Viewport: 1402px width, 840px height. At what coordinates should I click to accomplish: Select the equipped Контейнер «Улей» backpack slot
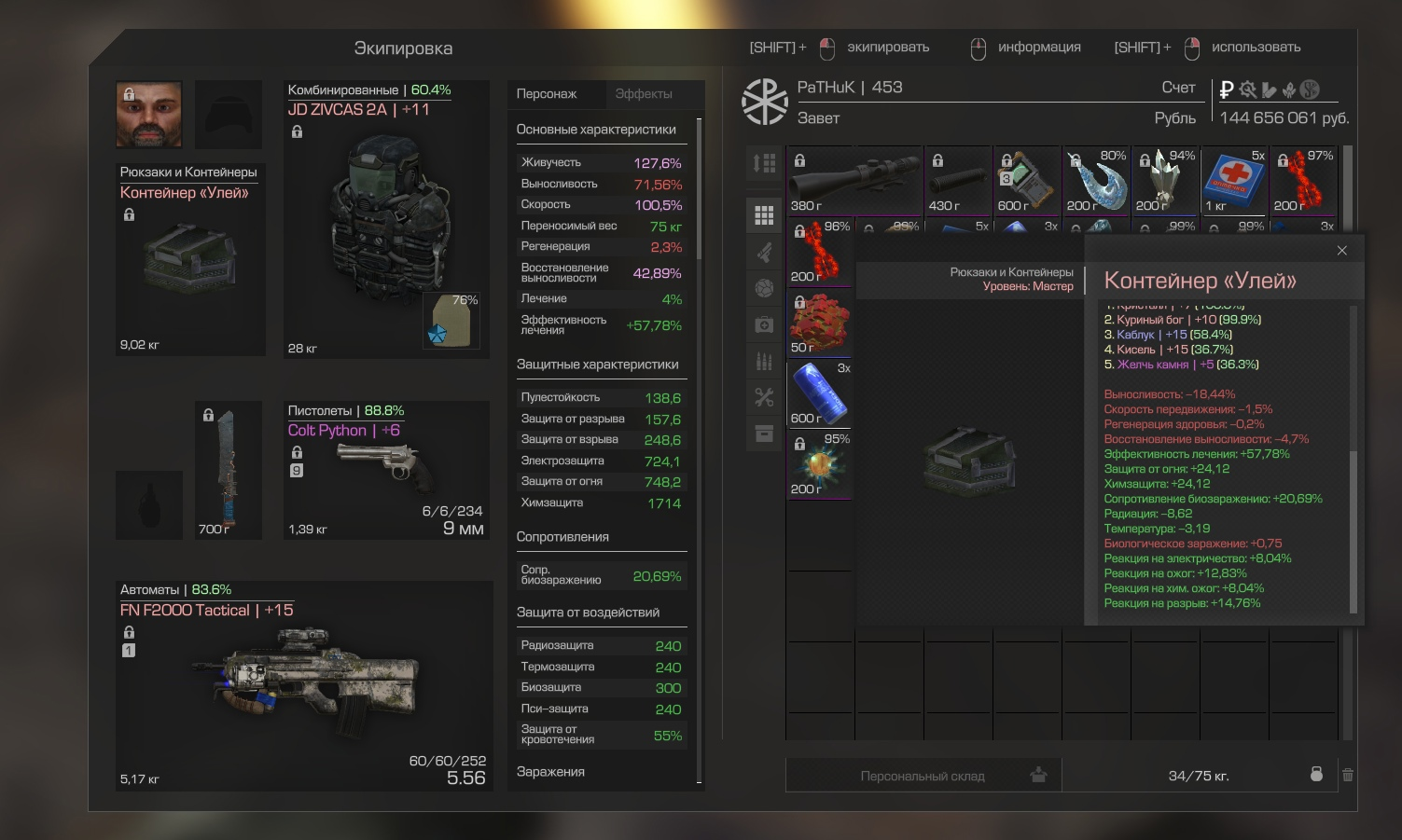(190, 260)
